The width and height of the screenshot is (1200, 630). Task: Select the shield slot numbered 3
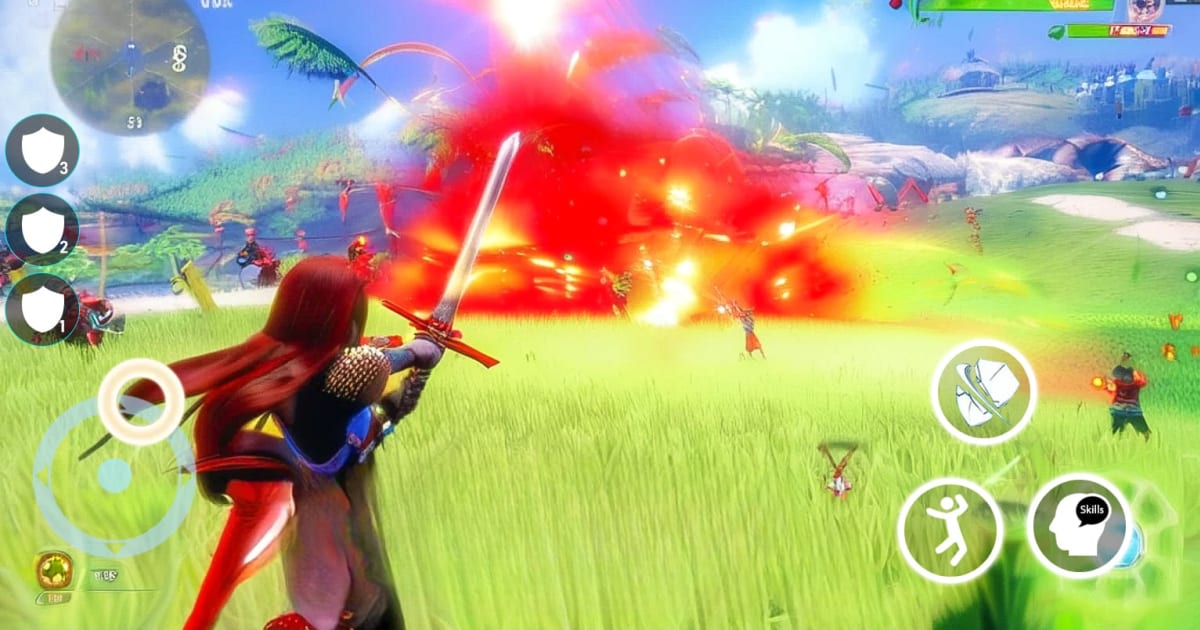42,151
